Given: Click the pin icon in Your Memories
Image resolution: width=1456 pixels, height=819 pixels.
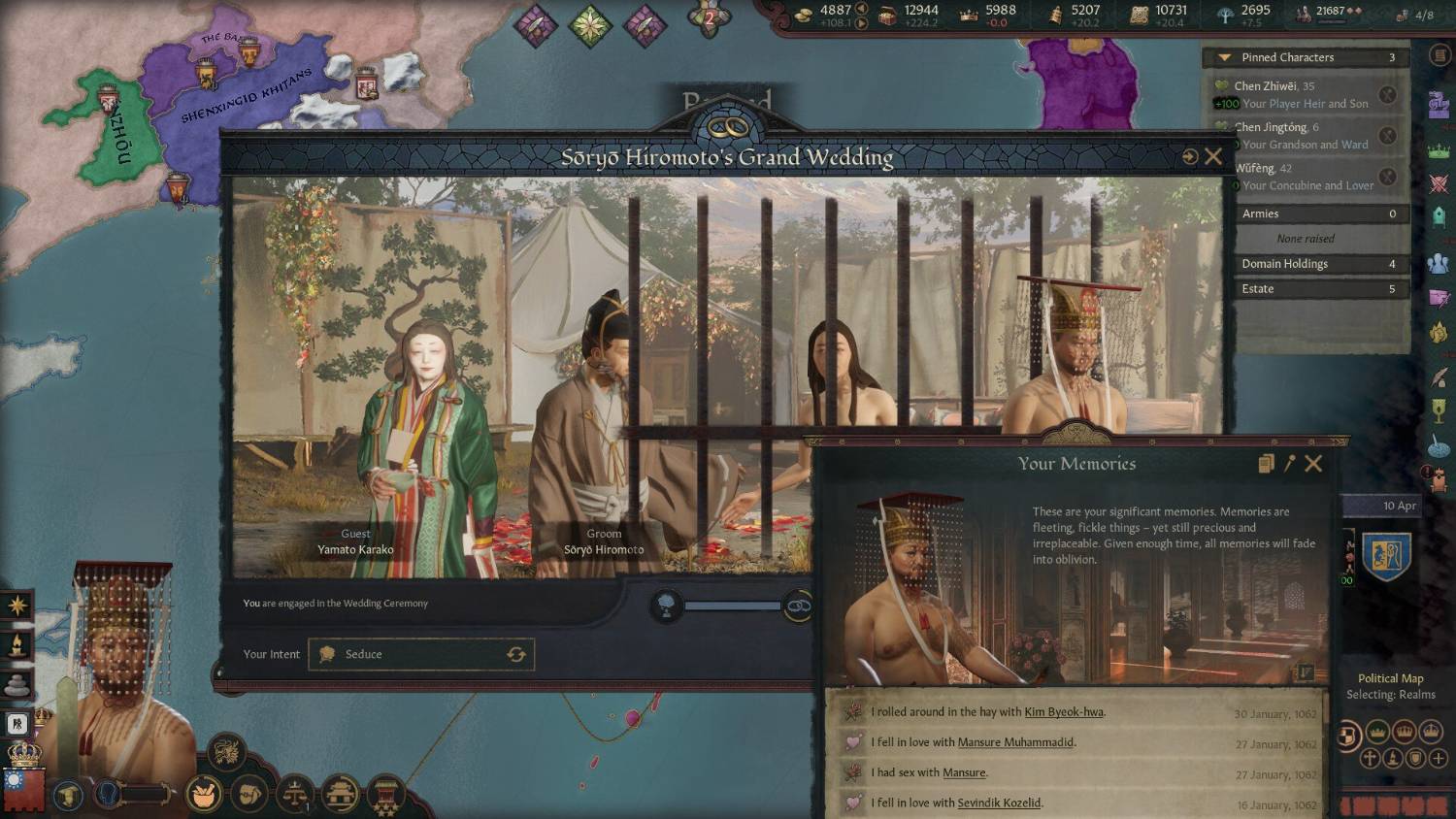Looking at the screenshot, I should click(1289, 464).
